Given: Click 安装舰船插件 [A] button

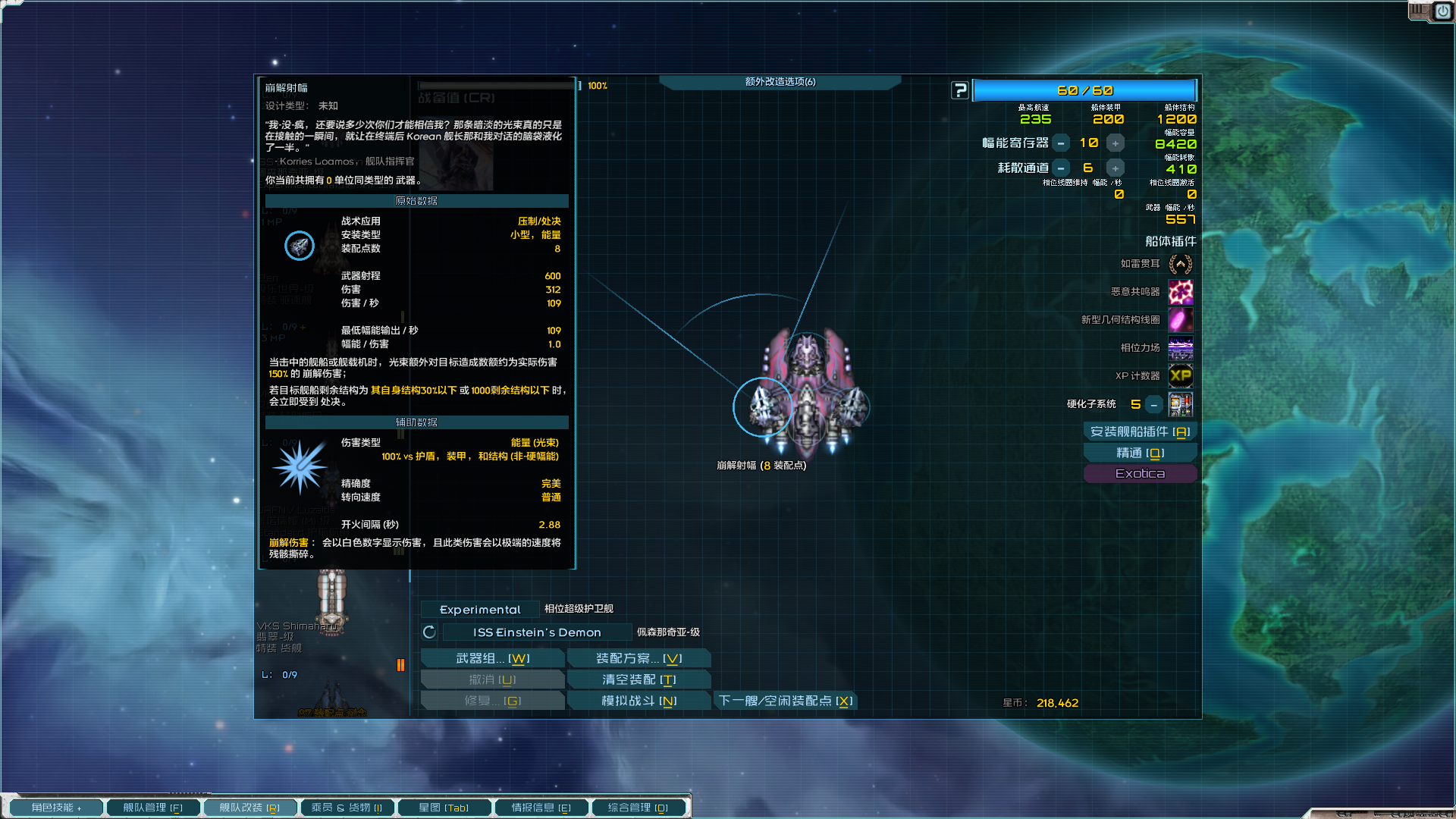Looking at the screenshot, I should pyautogui.click(x=1140, y=431).
